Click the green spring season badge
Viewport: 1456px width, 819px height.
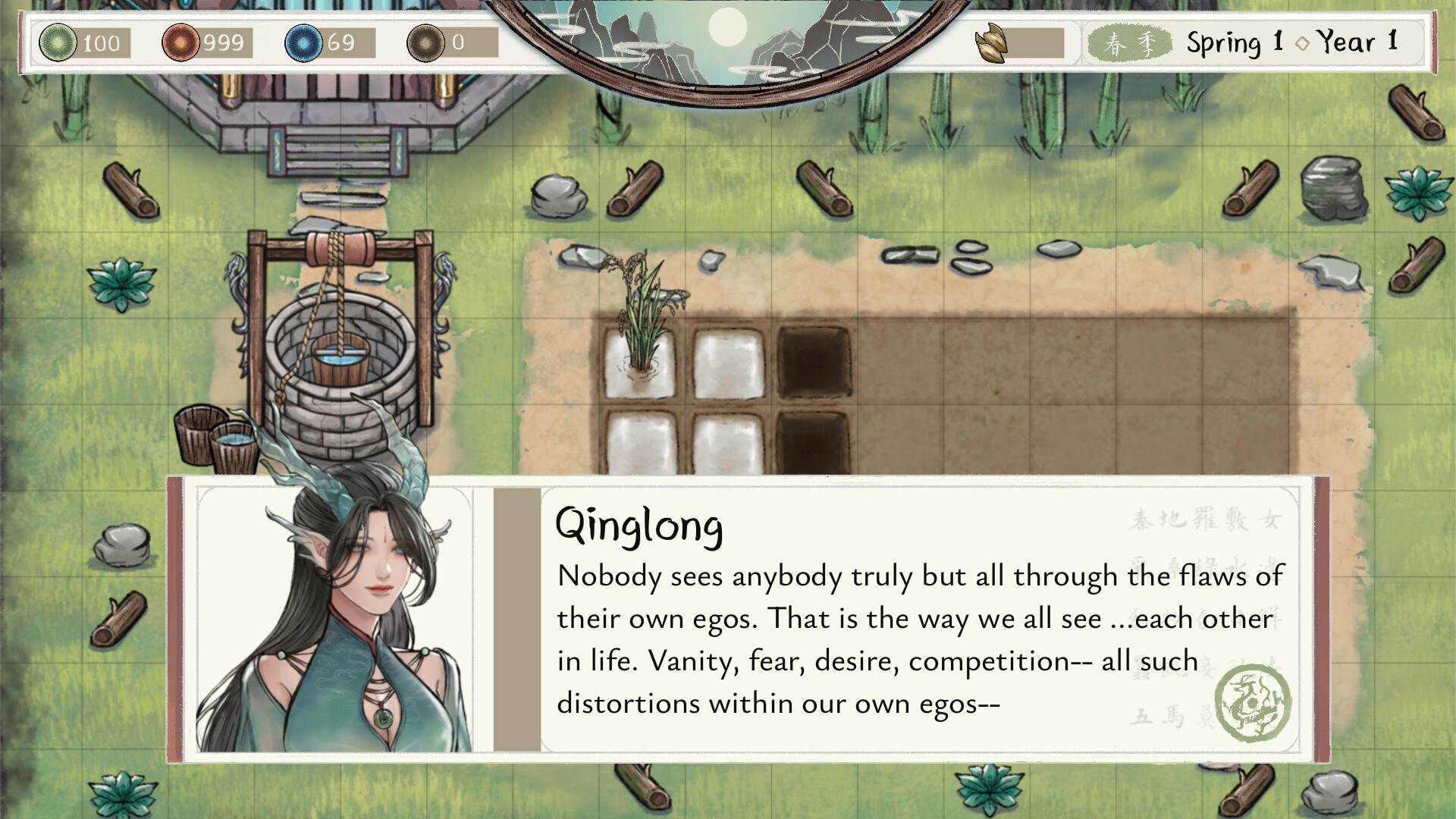(1125, 43)
